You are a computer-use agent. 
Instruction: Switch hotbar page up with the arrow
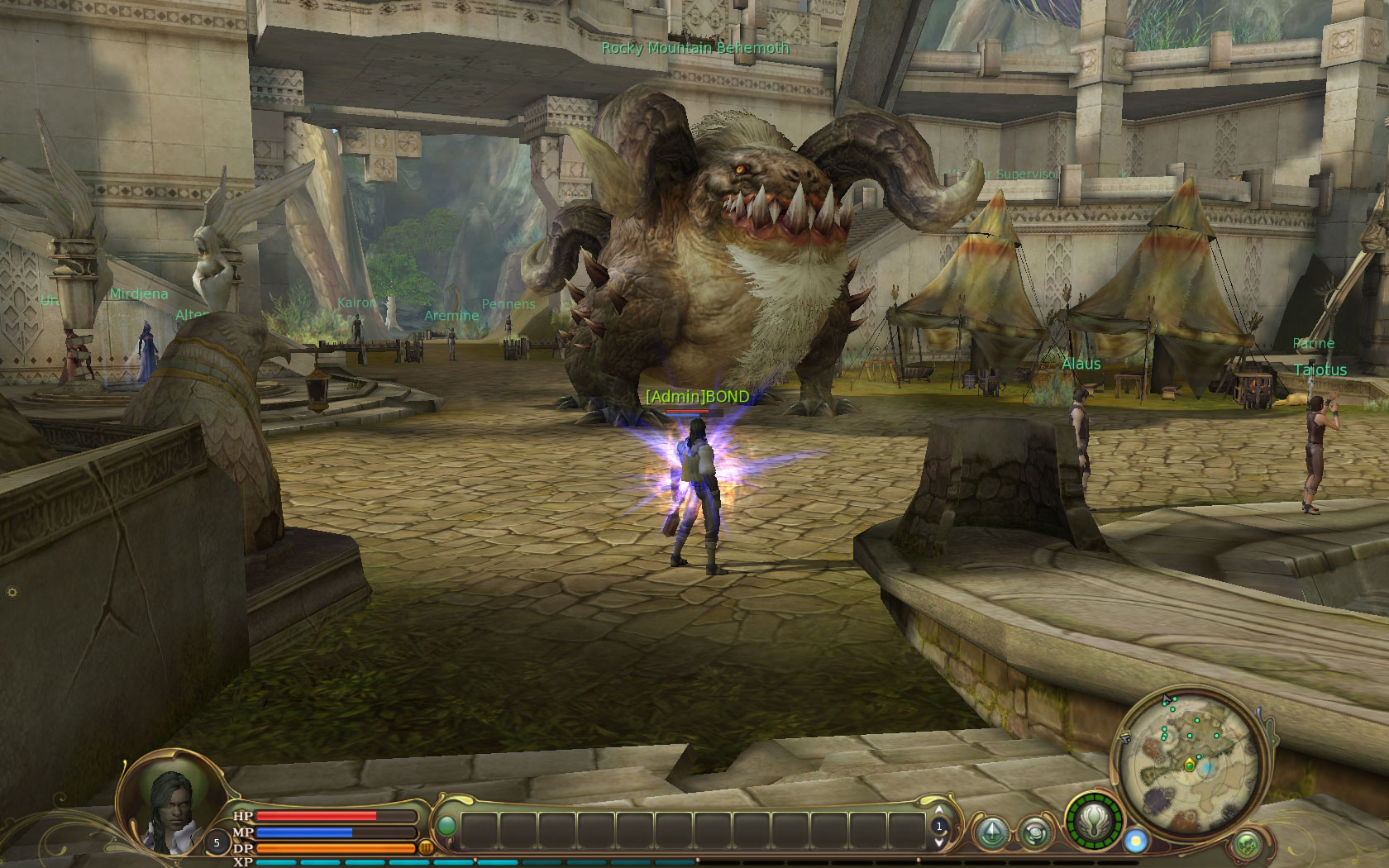click(x=938, y=811)
